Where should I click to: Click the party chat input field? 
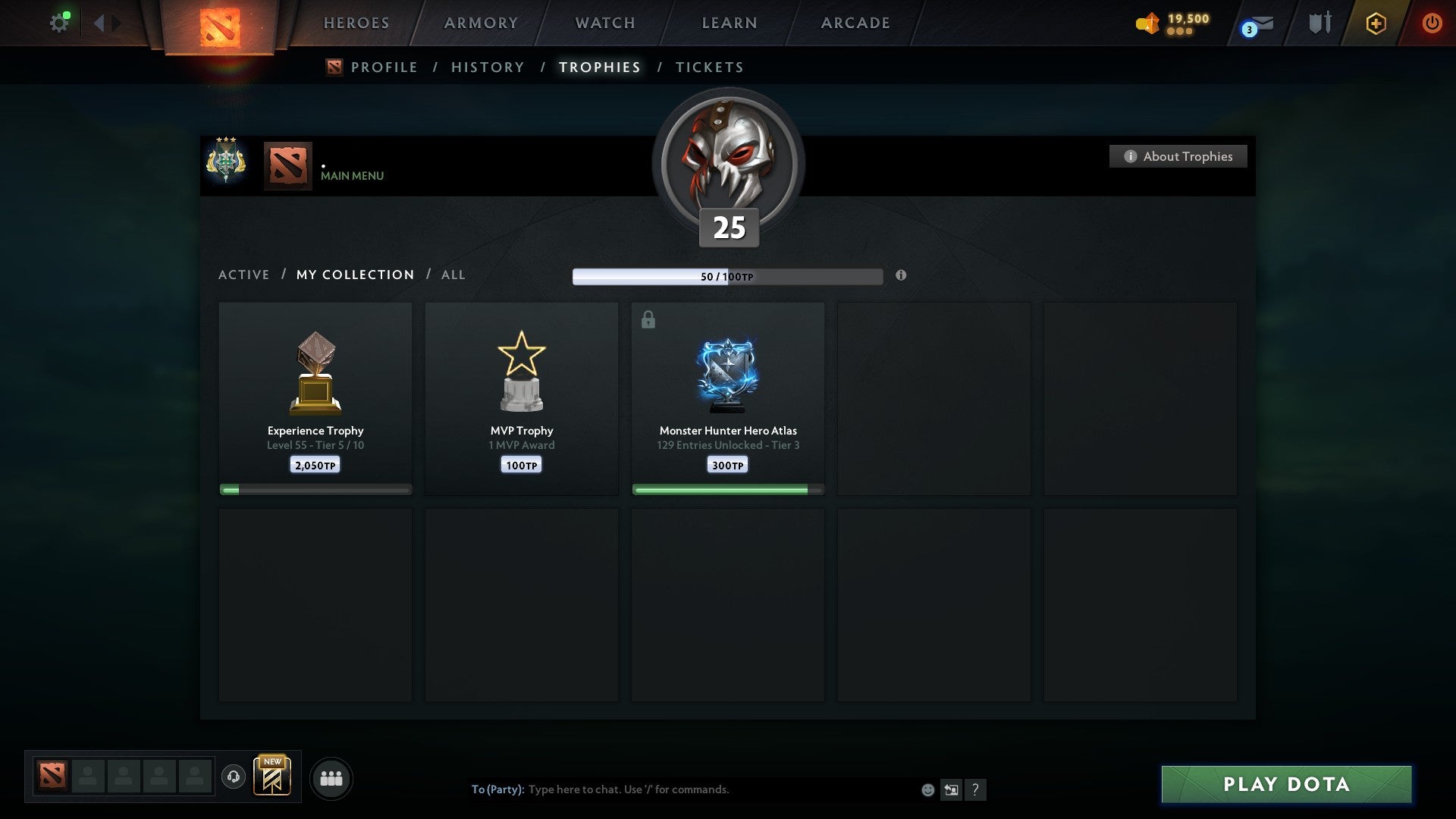click(682, 789)
